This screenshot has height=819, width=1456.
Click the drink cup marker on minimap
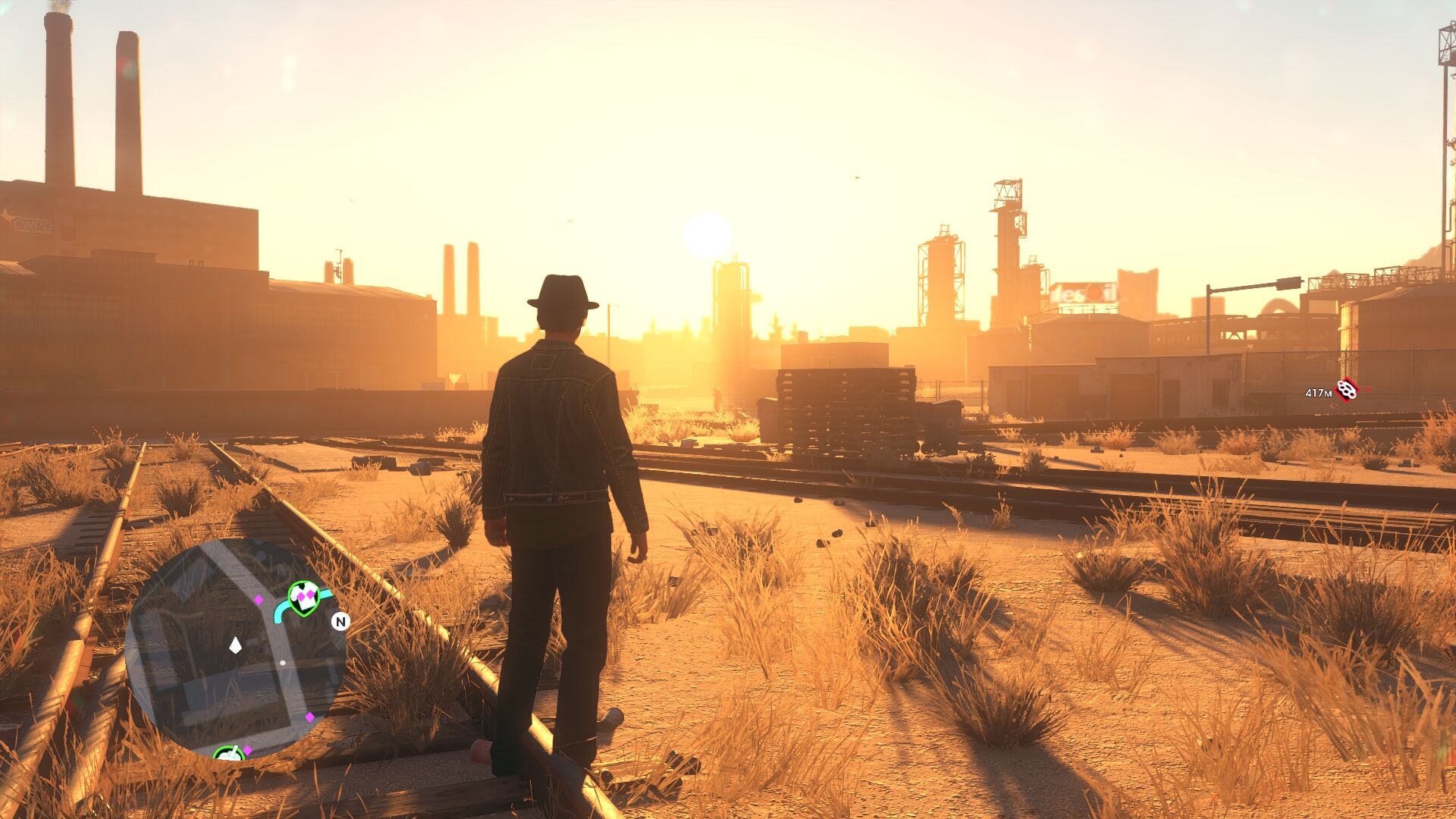point(228,753)
